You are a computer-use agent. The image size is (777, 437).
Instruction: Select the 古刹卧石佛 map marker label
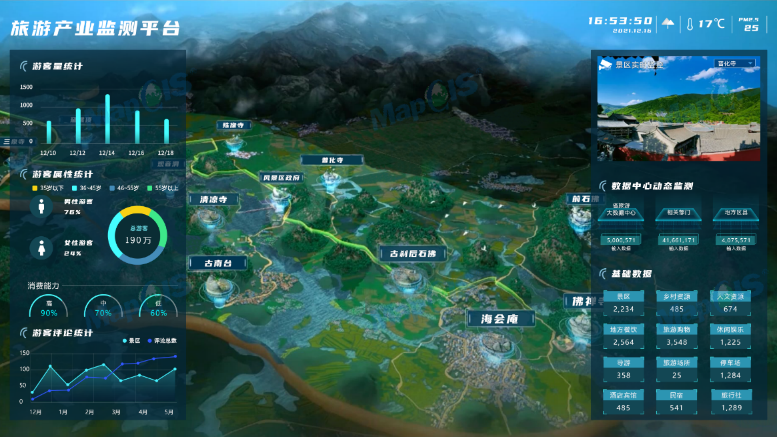pyautogui.click(x=413, y=254)
